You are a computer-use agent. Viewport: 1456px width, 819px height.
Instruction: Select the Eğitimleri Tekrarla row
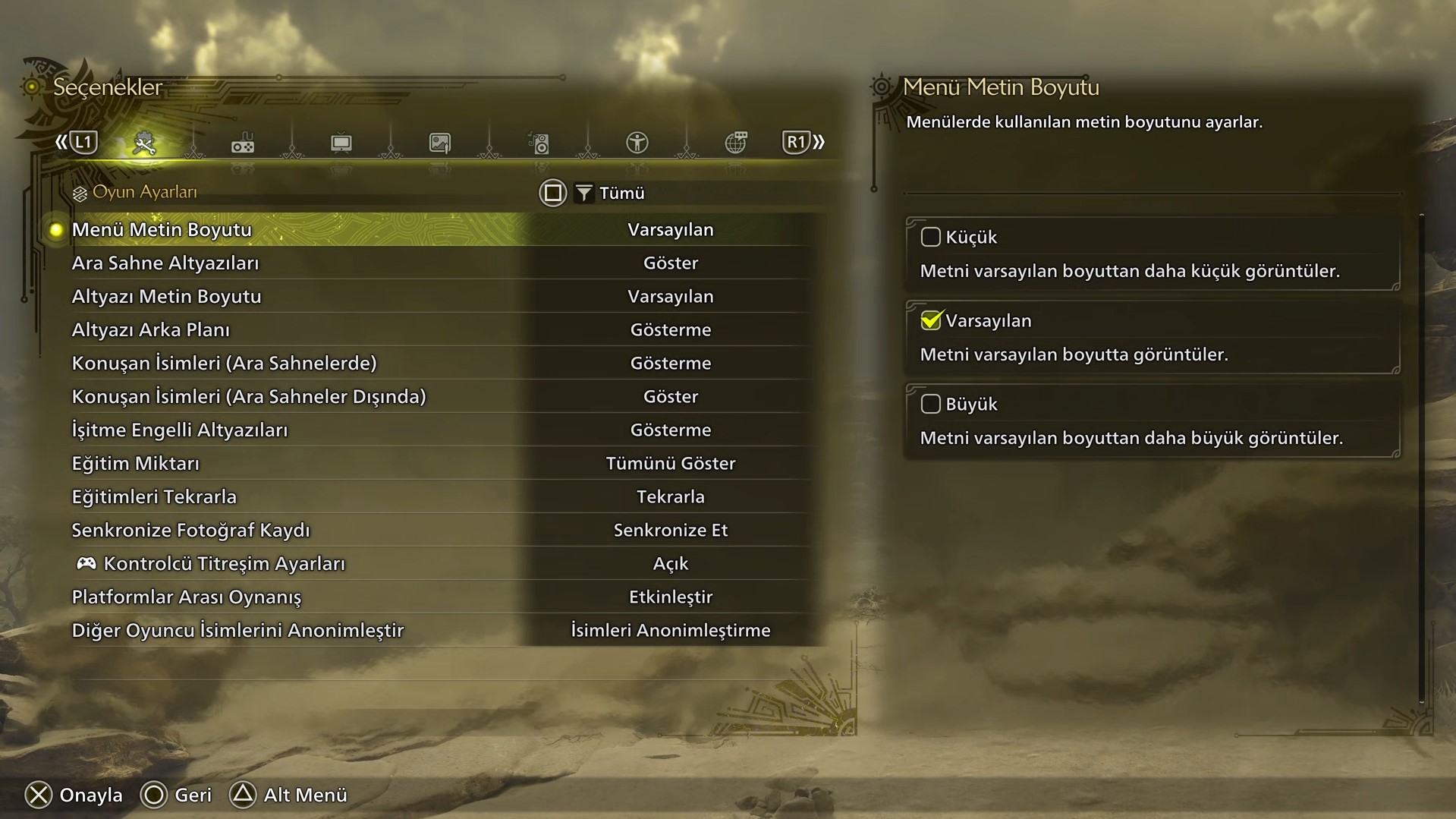coord(154,496)
